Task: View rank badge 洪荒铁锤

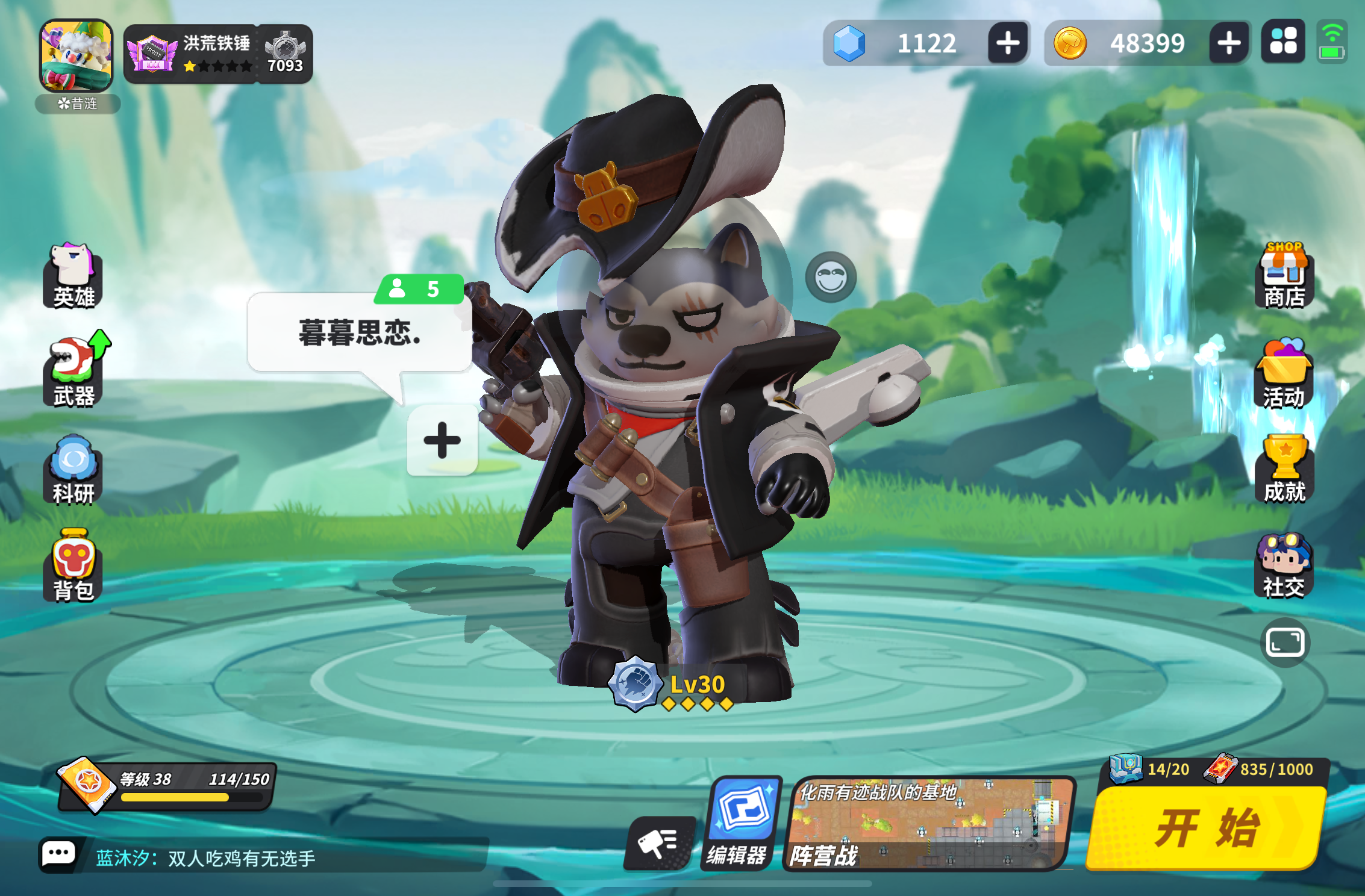Action: click(x=190, y=53)
